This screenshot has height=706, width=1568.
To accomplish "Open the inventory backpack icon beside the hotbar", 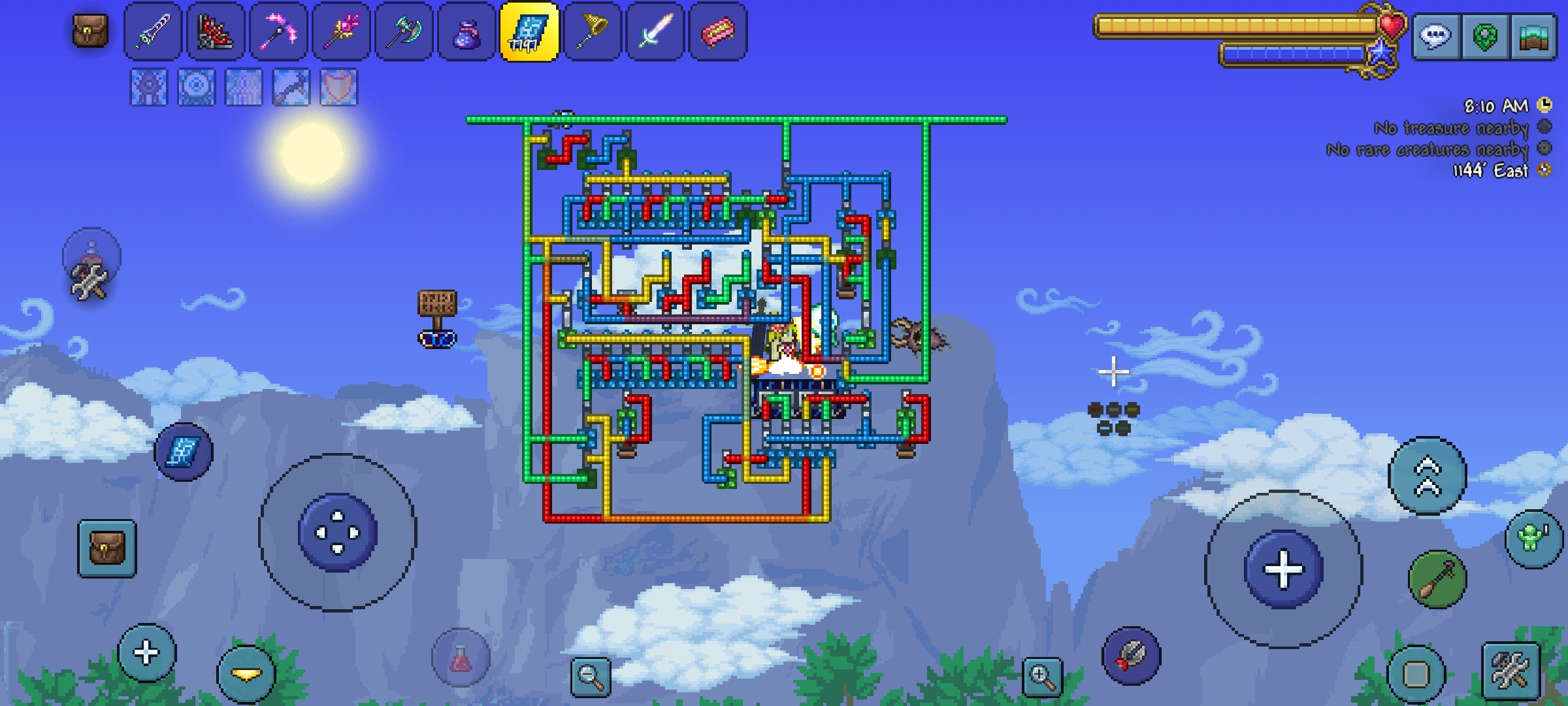I will pos(90,31).
